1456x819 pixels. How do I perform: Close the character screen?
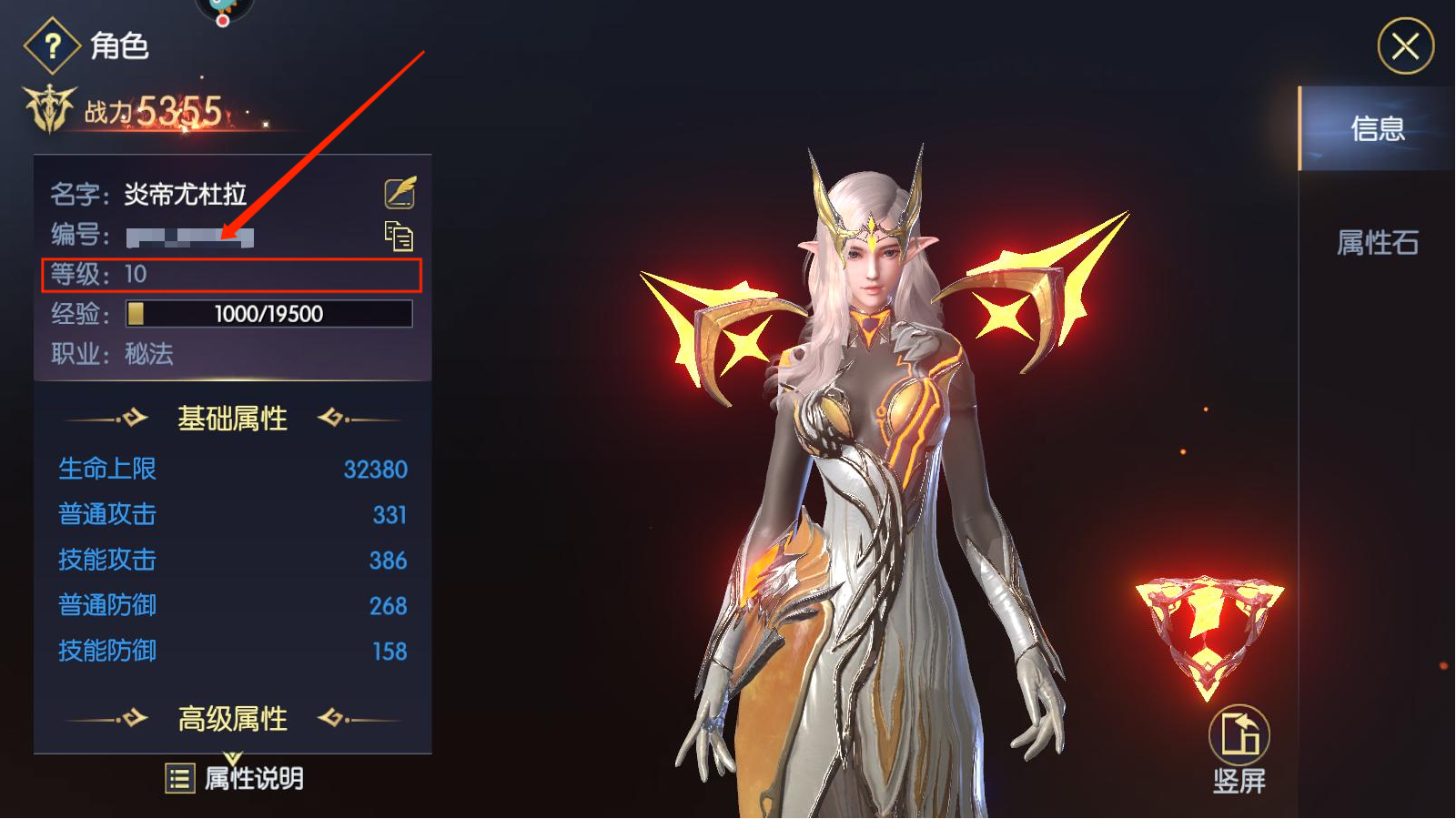pyautogui.click(x=1405, y=46)
